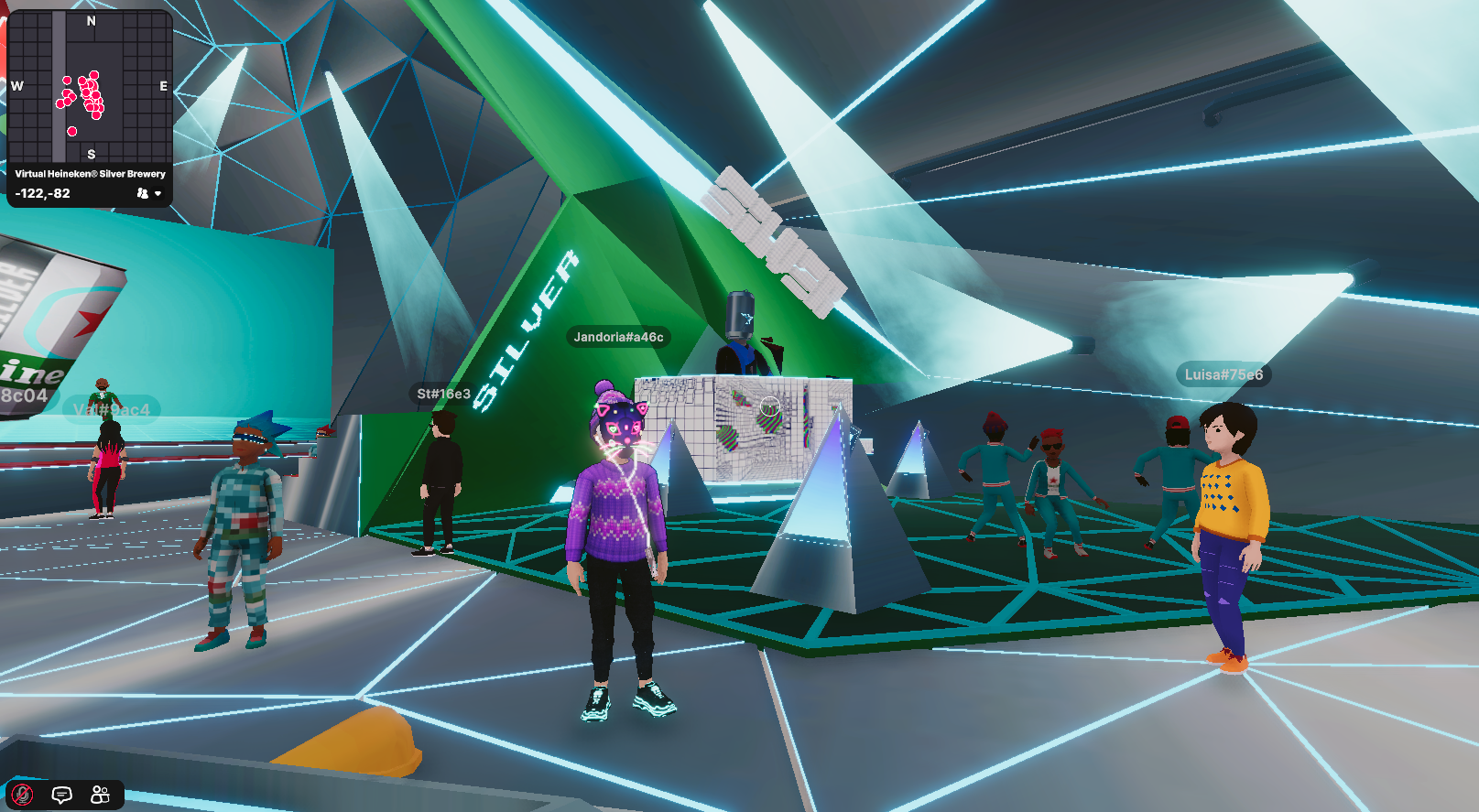
Task: Click the Luisa#75e6 nametag
Action: [x=1222, y=374]
